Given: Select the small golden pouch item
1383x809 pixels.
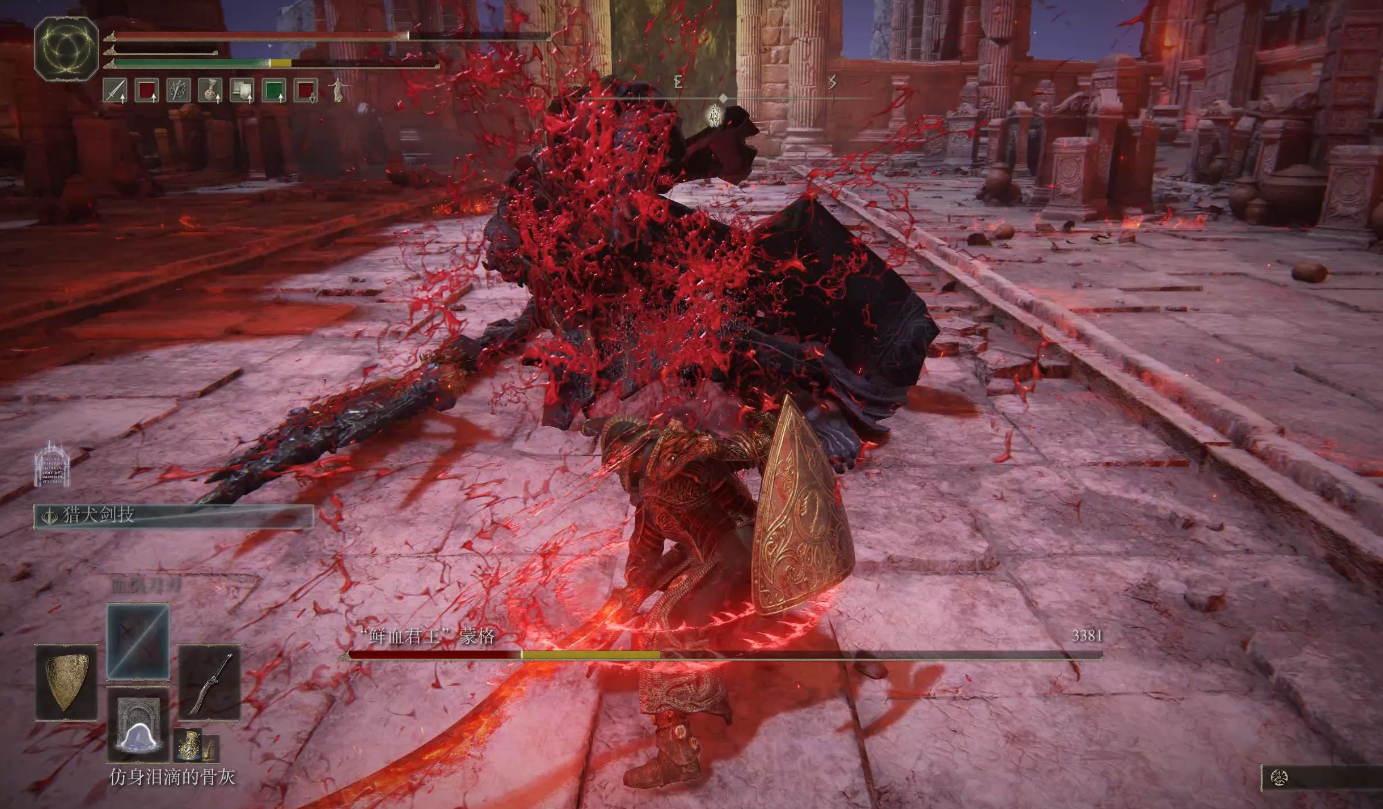Looking at the screenshot, I should pos(188,745).
